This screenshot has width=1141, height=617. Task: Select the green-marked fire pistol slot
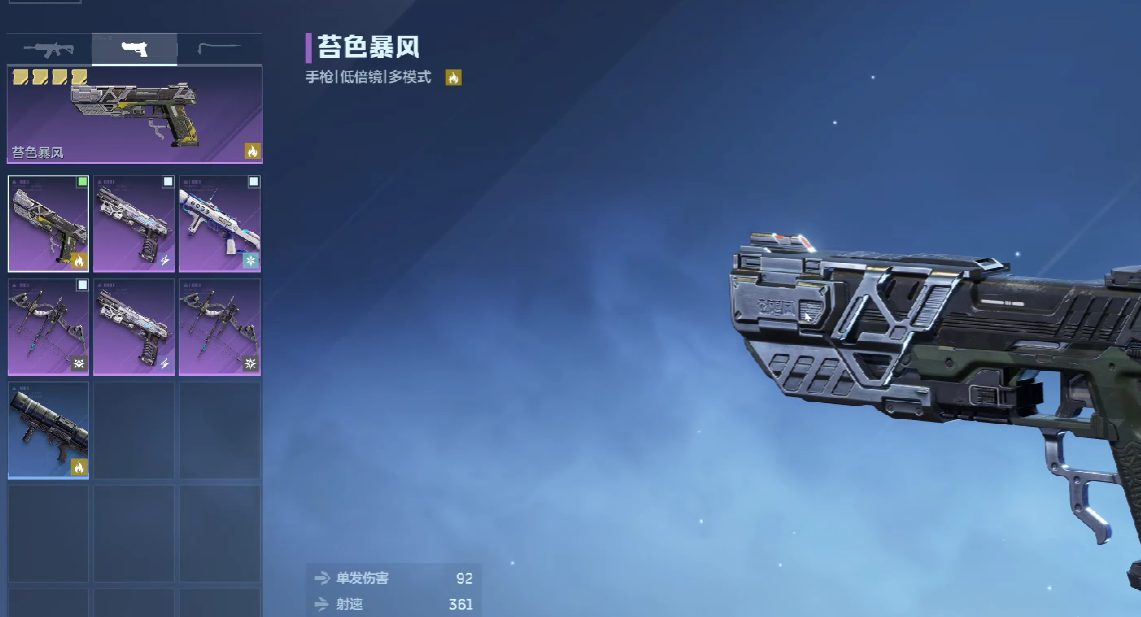[x=48, y=223]
